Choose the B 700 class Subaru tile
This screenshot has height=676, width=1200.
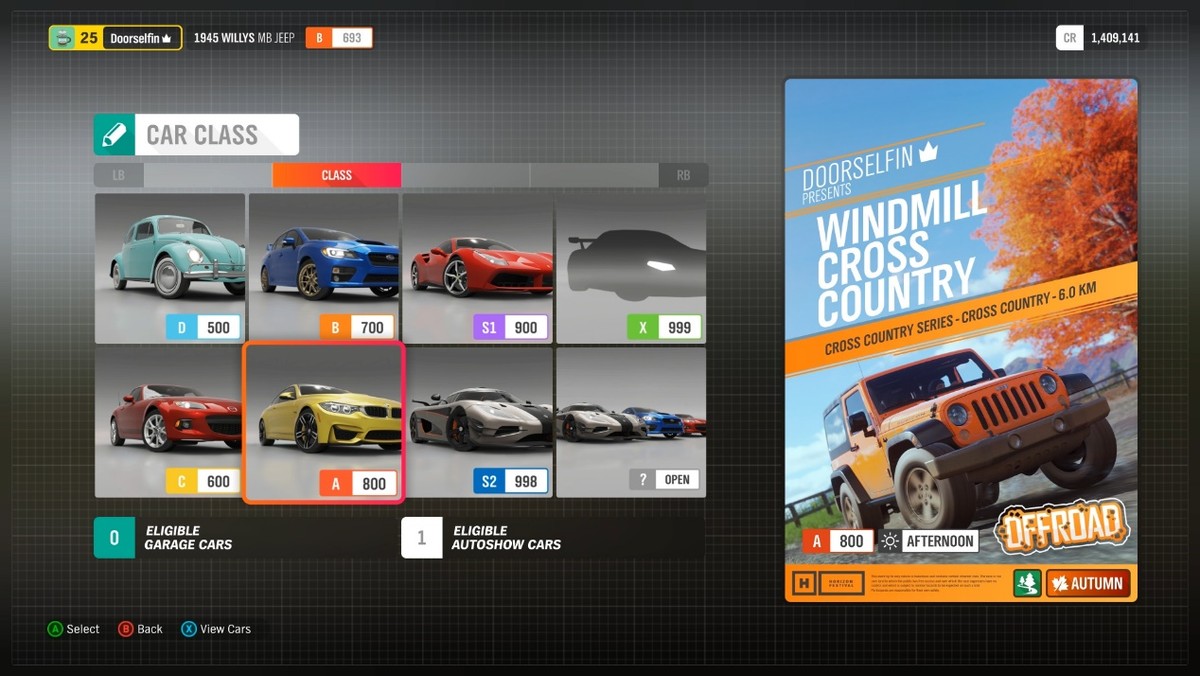(324, 267)
